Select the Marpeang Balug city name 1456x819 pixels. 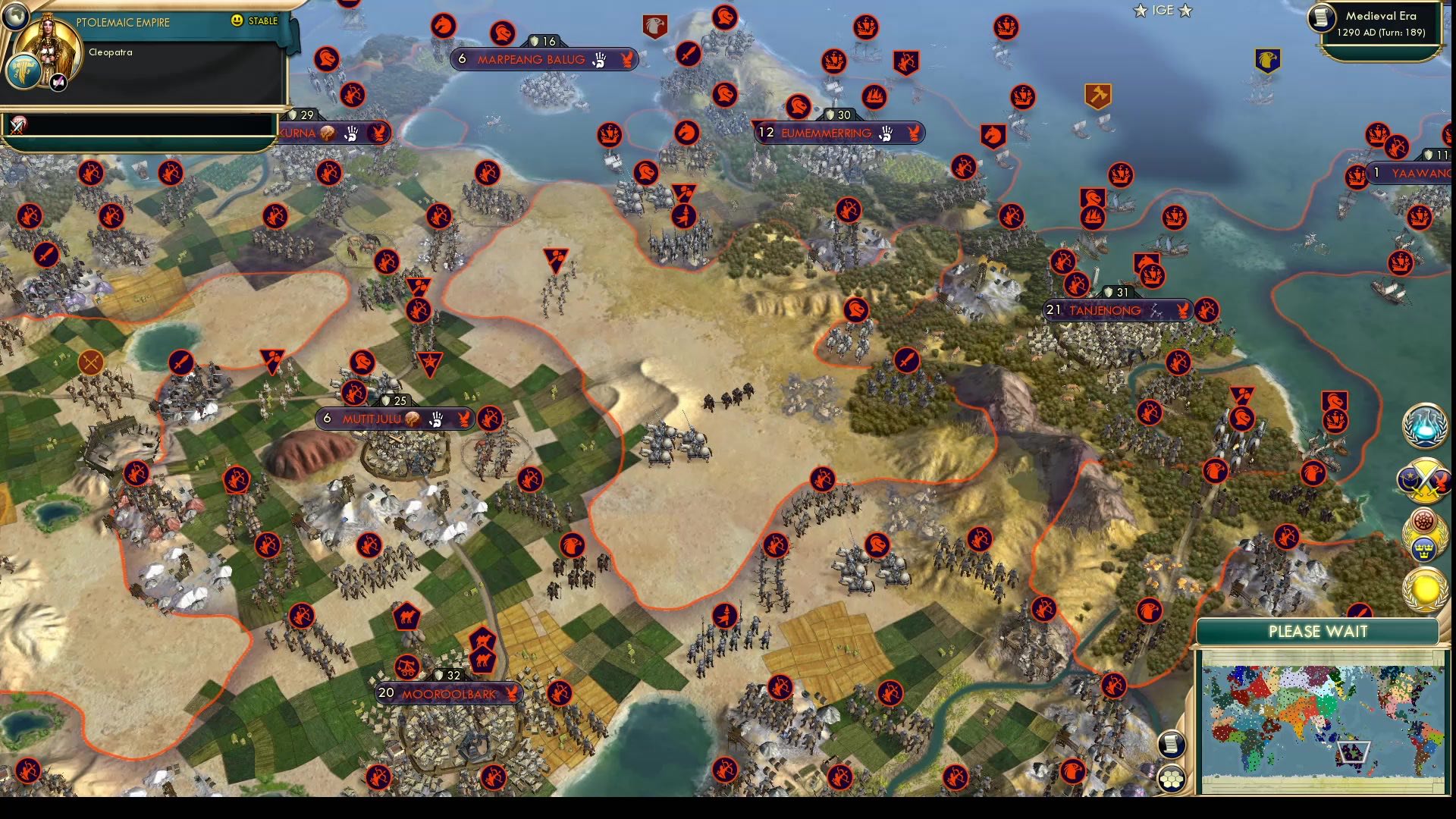pos(531,58)
